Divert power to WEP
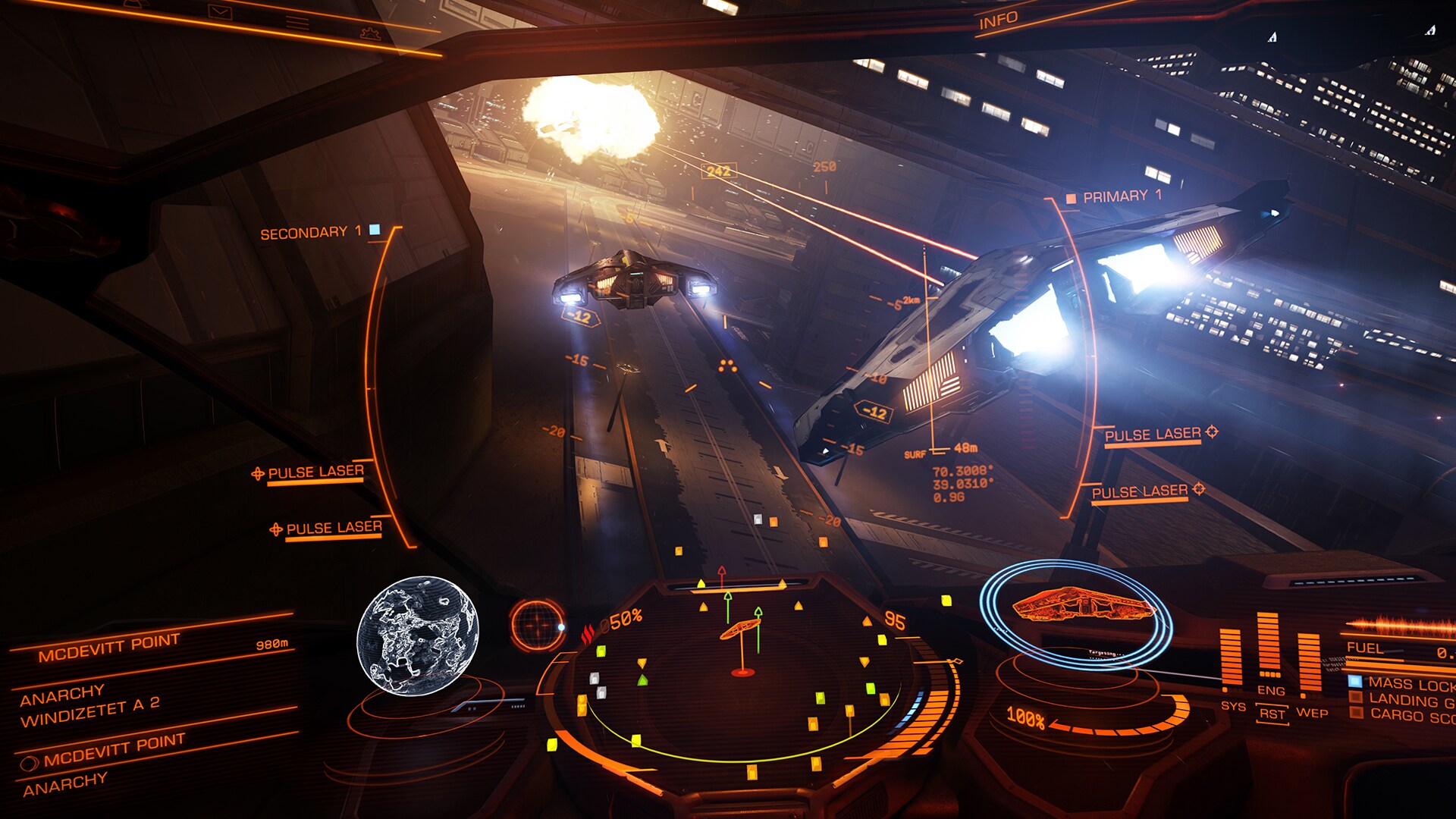The height and width of the screenshot is (819, 1456). [1312, 713]
